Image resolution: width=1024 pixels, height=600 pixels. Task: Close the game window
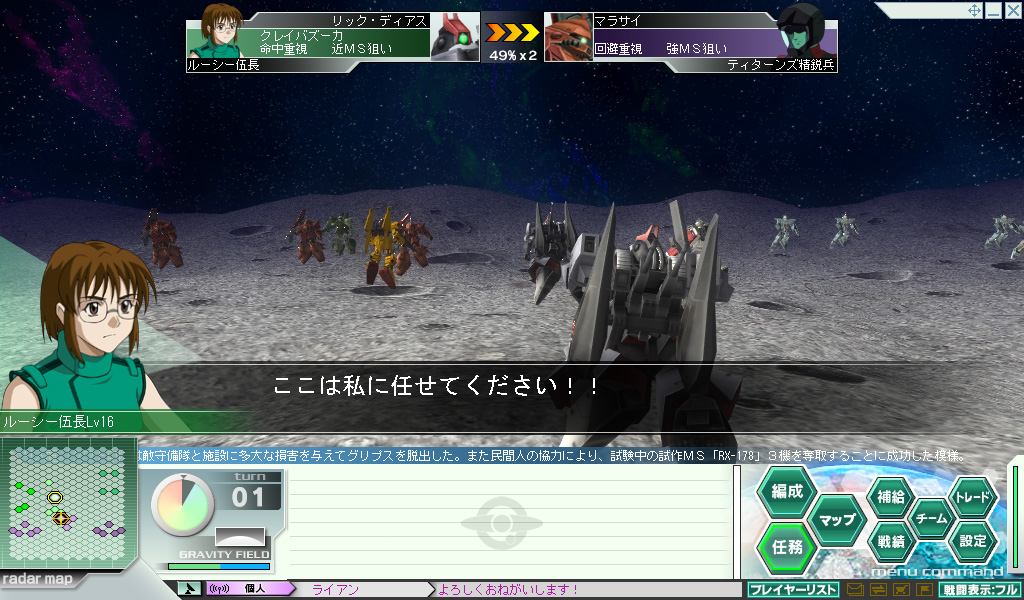tap(1011, 11)
